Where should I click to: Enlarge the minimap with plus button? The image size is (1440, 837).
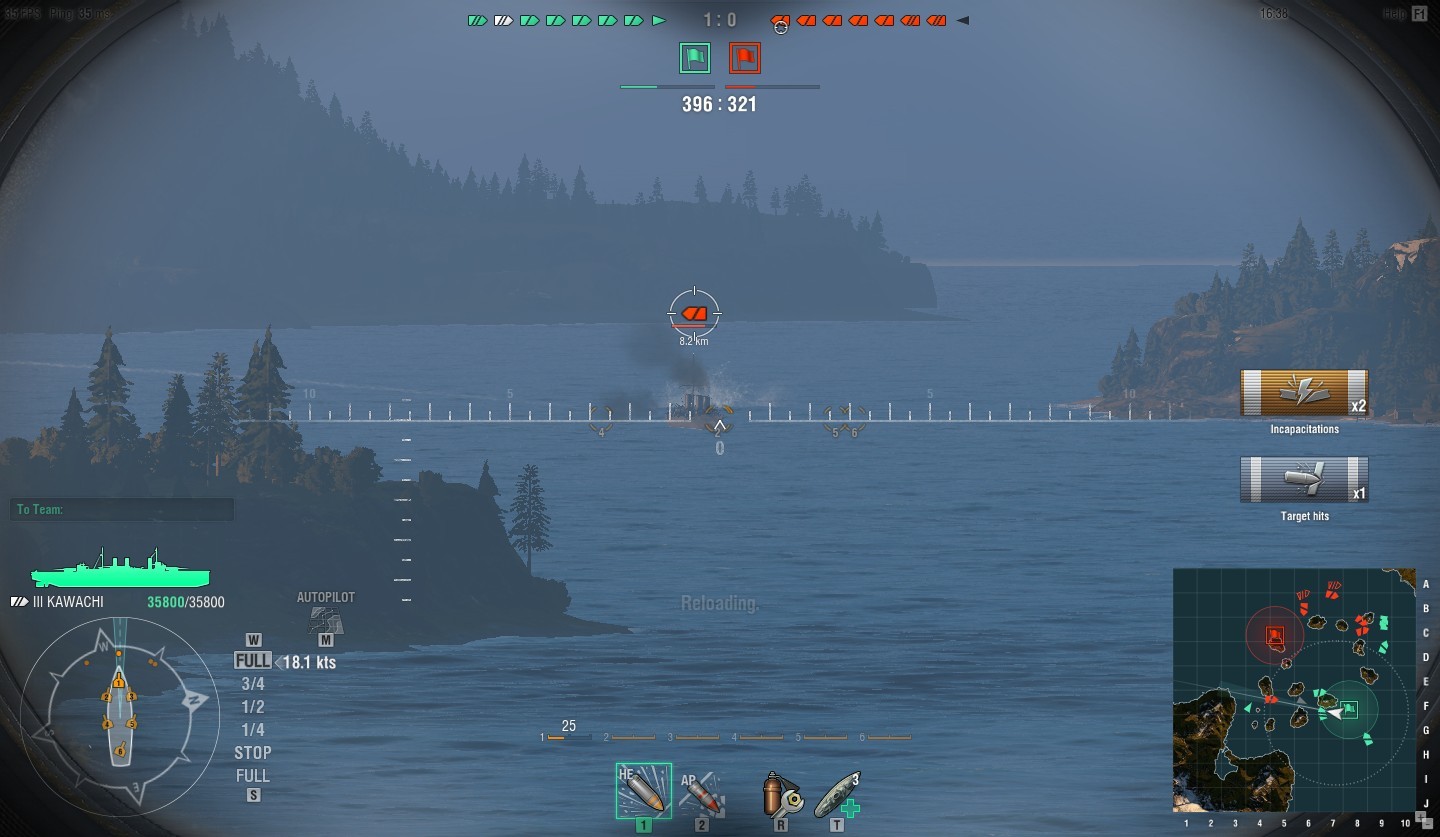point(1420,815)
